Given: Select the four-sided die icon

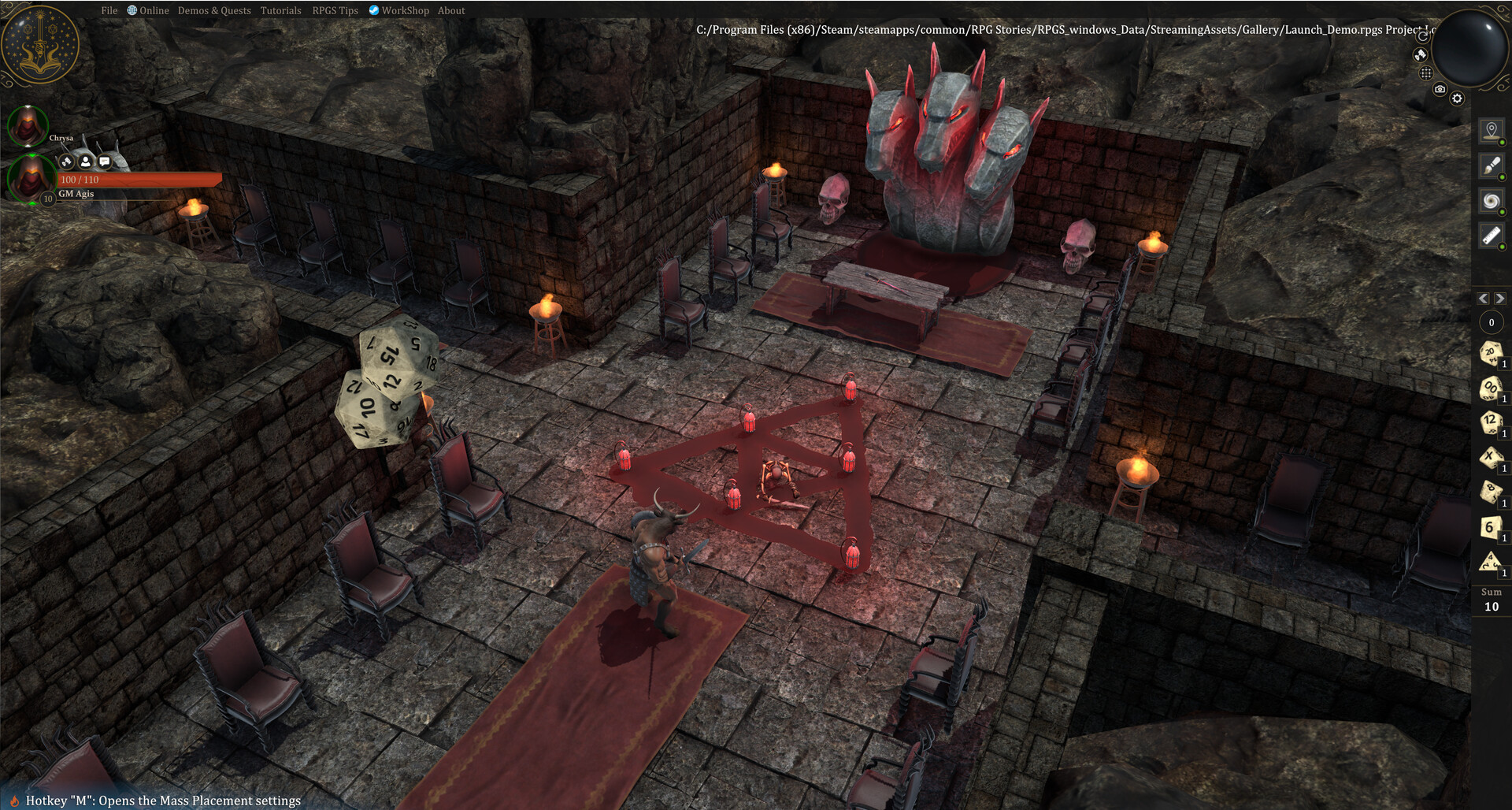Looking at the screenshot, I should (x=1489, y=563).
